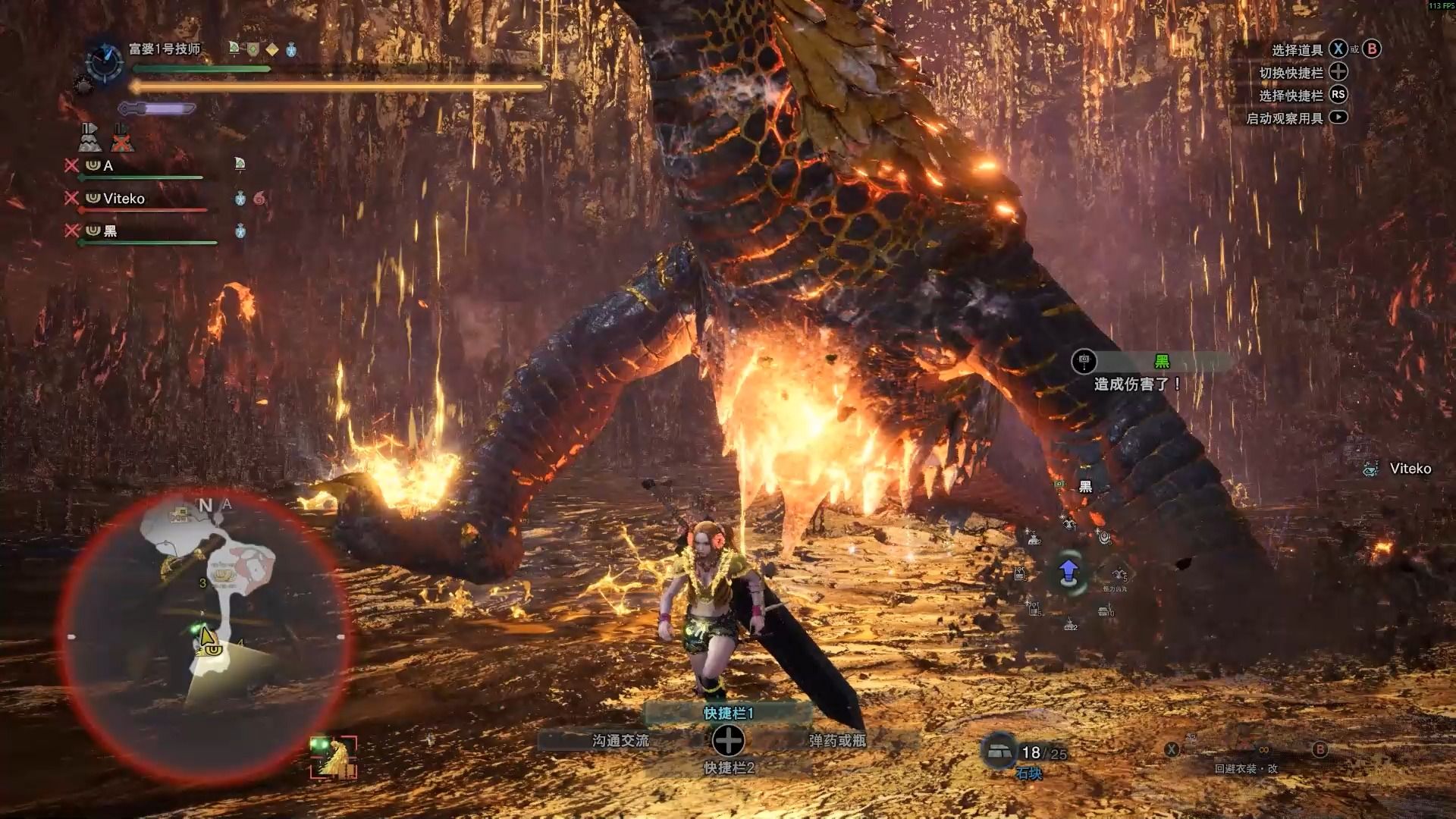The image size is (1456, 819).
Task: Select party member A in the list
Action: 108,165
